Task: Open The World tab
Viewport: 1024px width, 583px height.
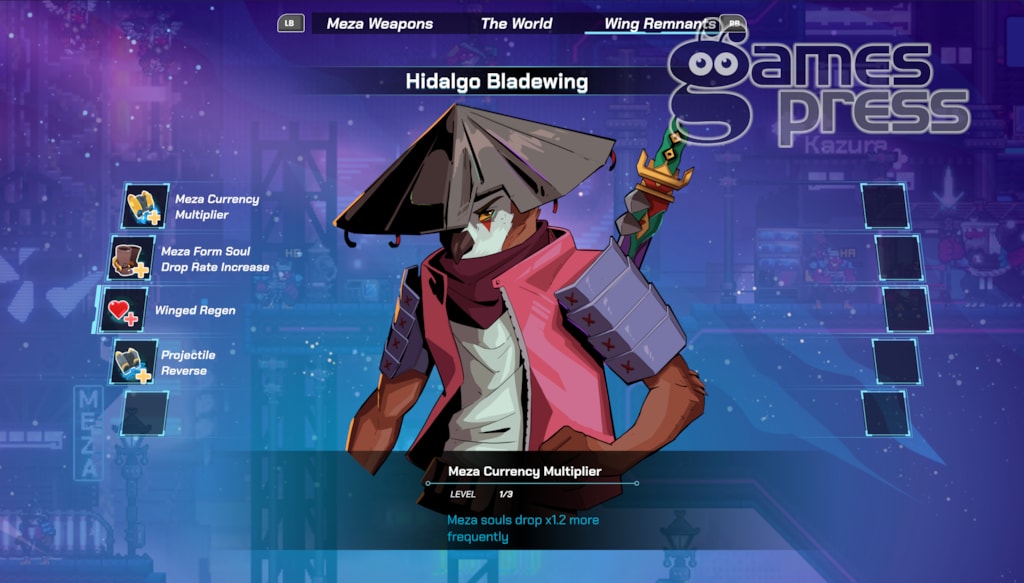Action: coord(516,23)
